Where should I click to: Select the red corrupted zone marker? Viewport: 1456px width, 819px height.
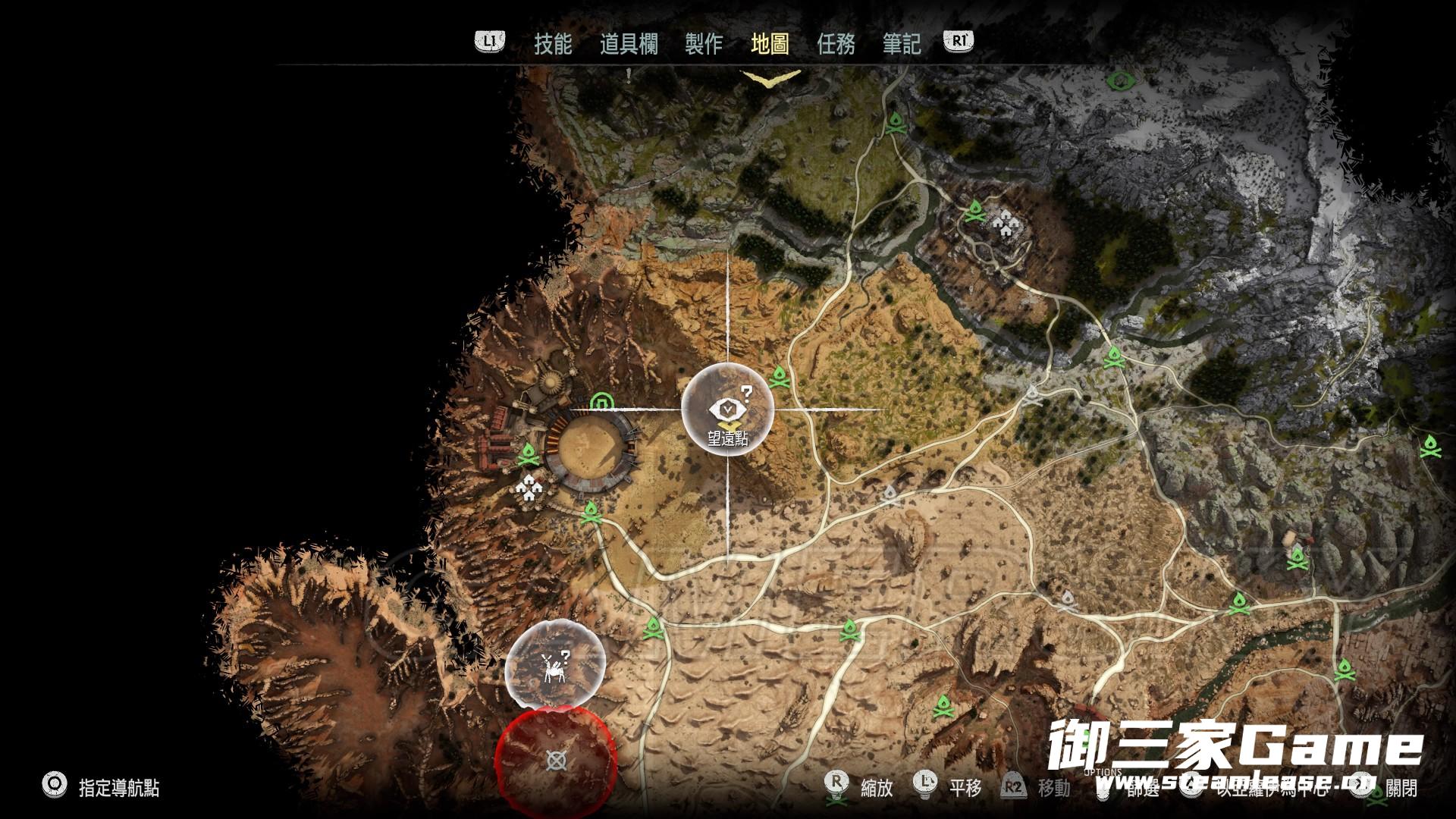tap(556, 760)
